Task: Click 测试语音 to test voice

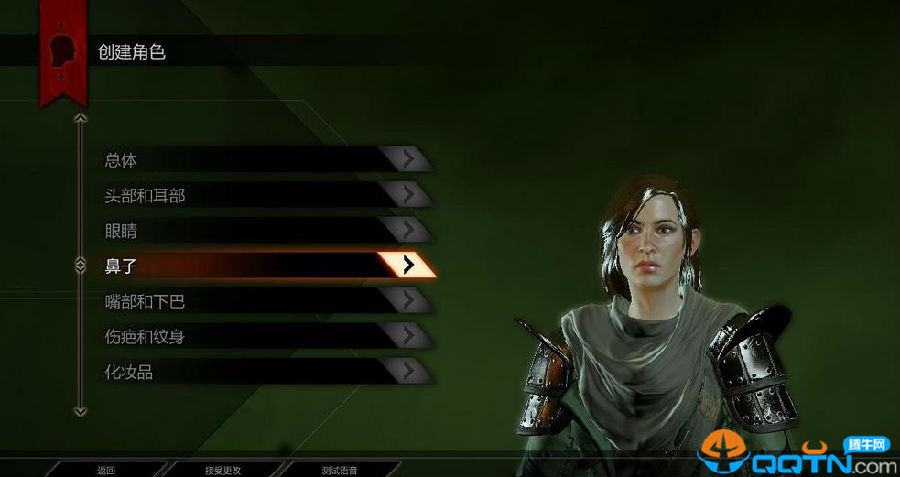Action: 340,469
